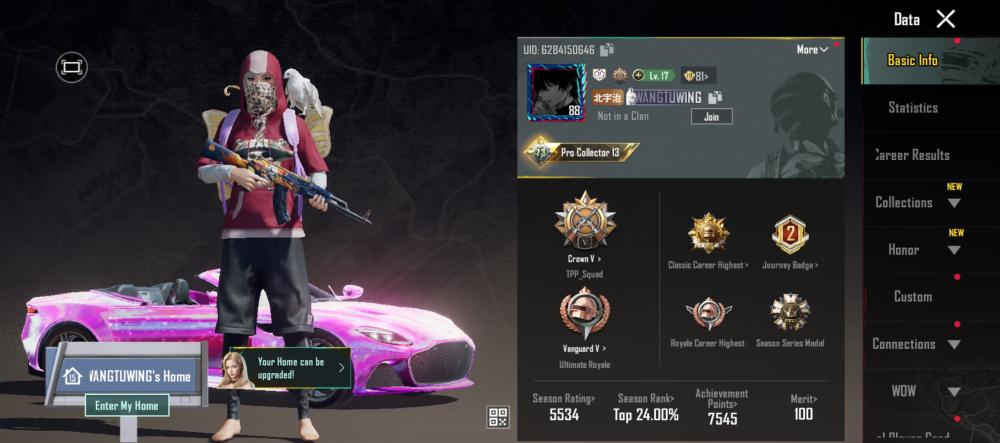Close the Data screen
Image resolution: width=1000 pixels, height=443 pixels.
coord(945,19)
